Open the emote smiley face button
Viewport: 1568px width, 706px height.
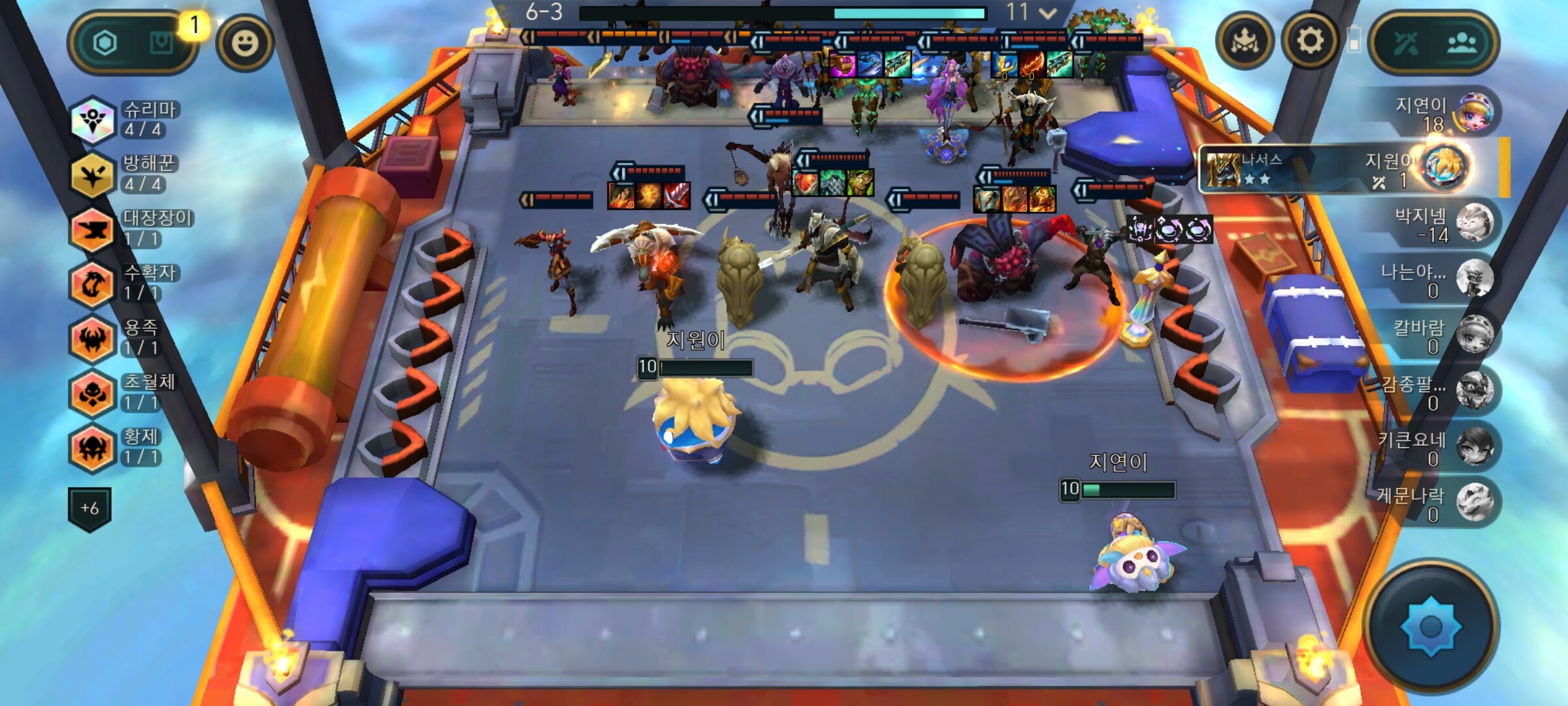[245, 43]
